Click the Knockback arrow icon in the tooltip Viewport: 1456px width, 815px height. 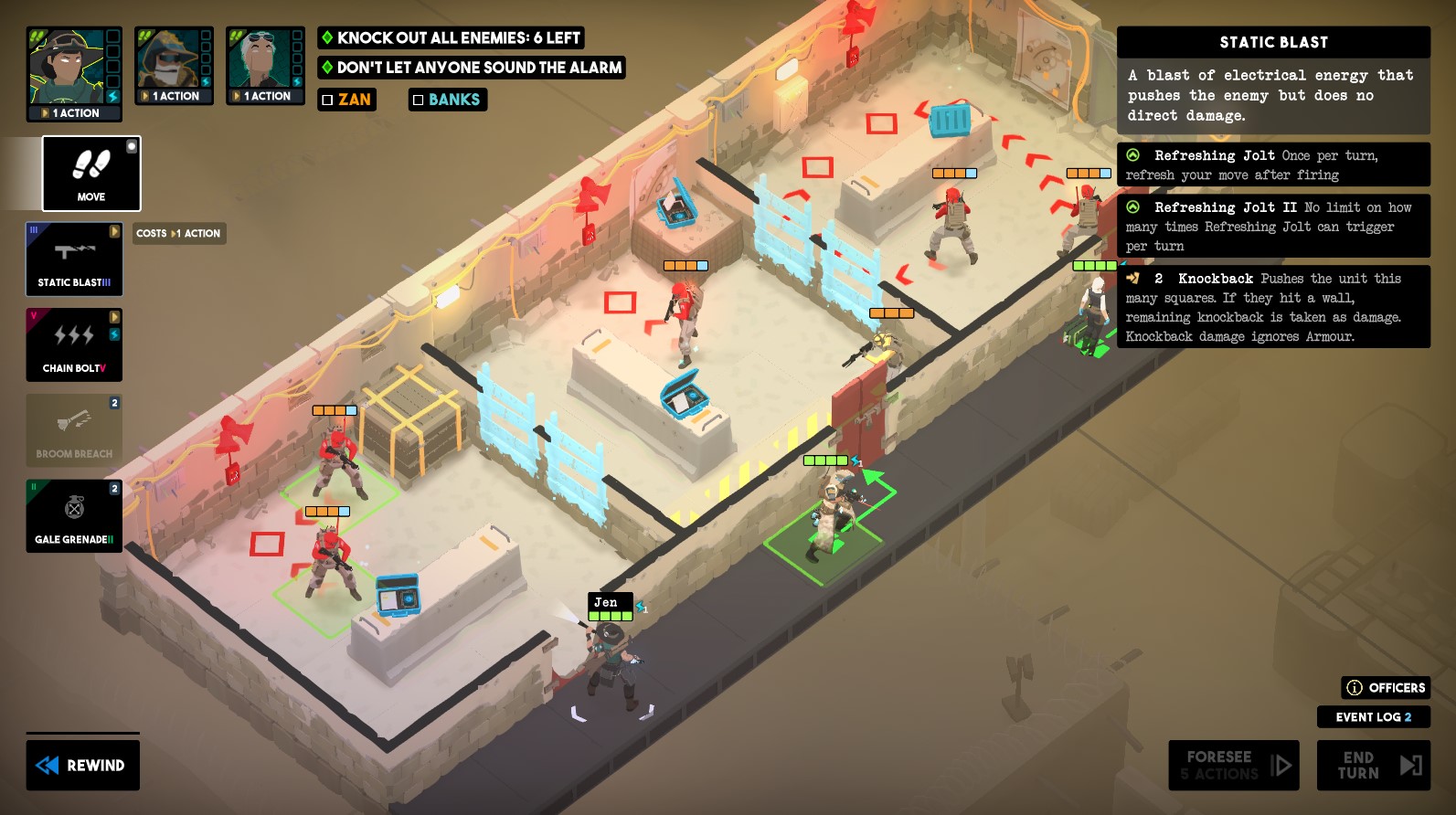[x=1134, y=279]
